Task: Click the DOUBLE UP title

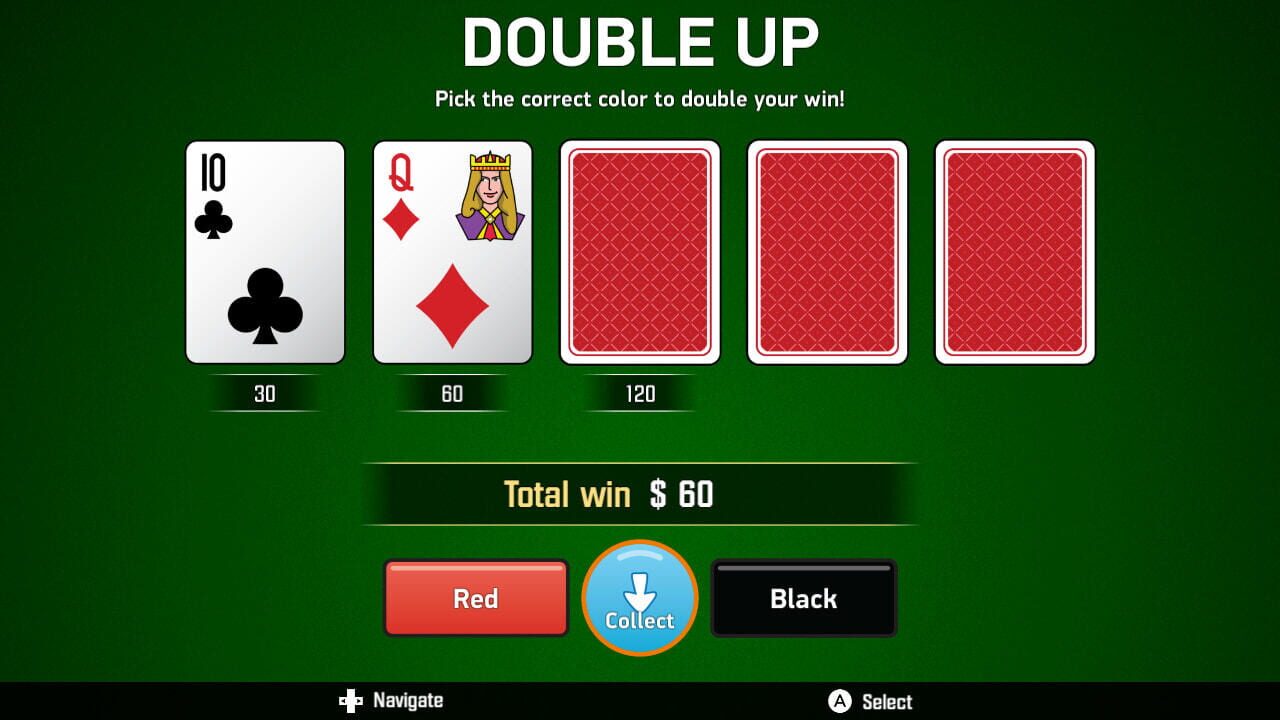Action: click(640, 42)
